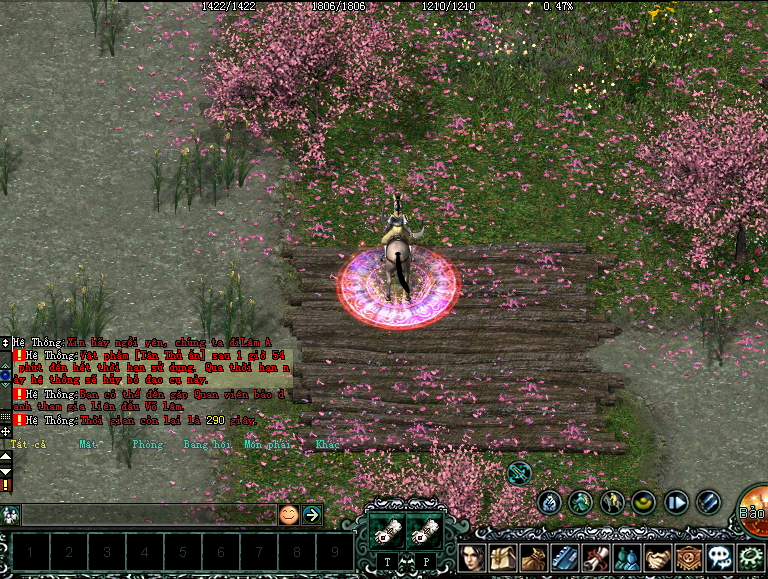Open the Bảo orb button
Image resolution: width=768 pixels, height=579 pixels.
tap(754, 507)
